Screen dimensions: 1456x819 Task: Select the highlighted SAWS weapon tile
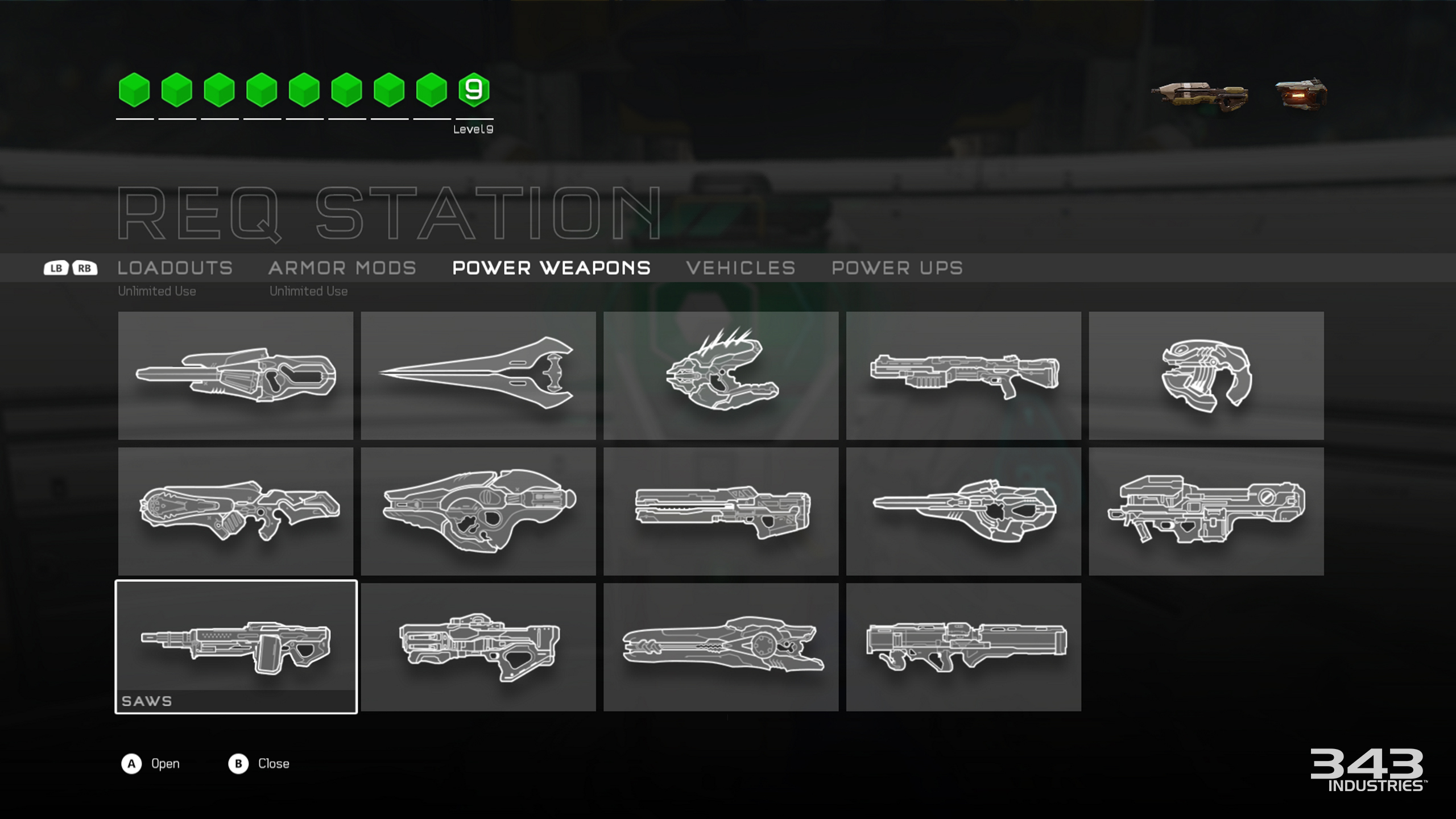pos(236,647)
